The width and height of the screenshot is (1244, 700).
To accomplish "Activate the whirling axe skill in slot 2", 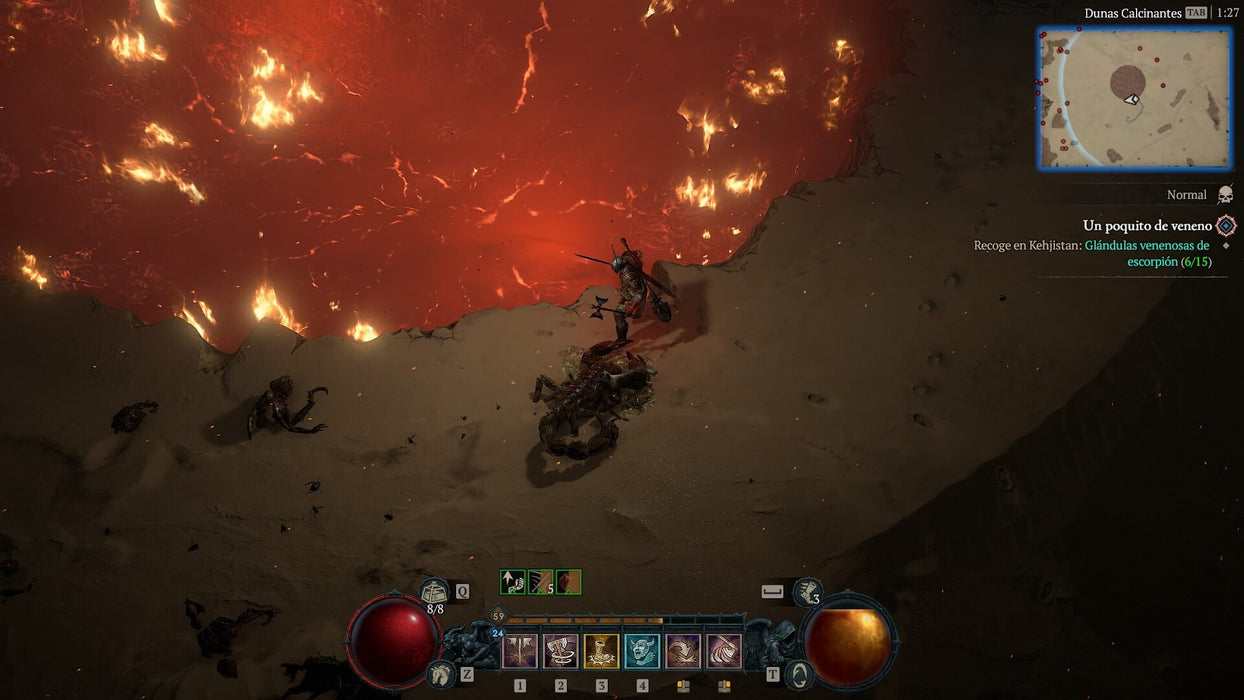I will pyautogui.click(x=561, y=651).
